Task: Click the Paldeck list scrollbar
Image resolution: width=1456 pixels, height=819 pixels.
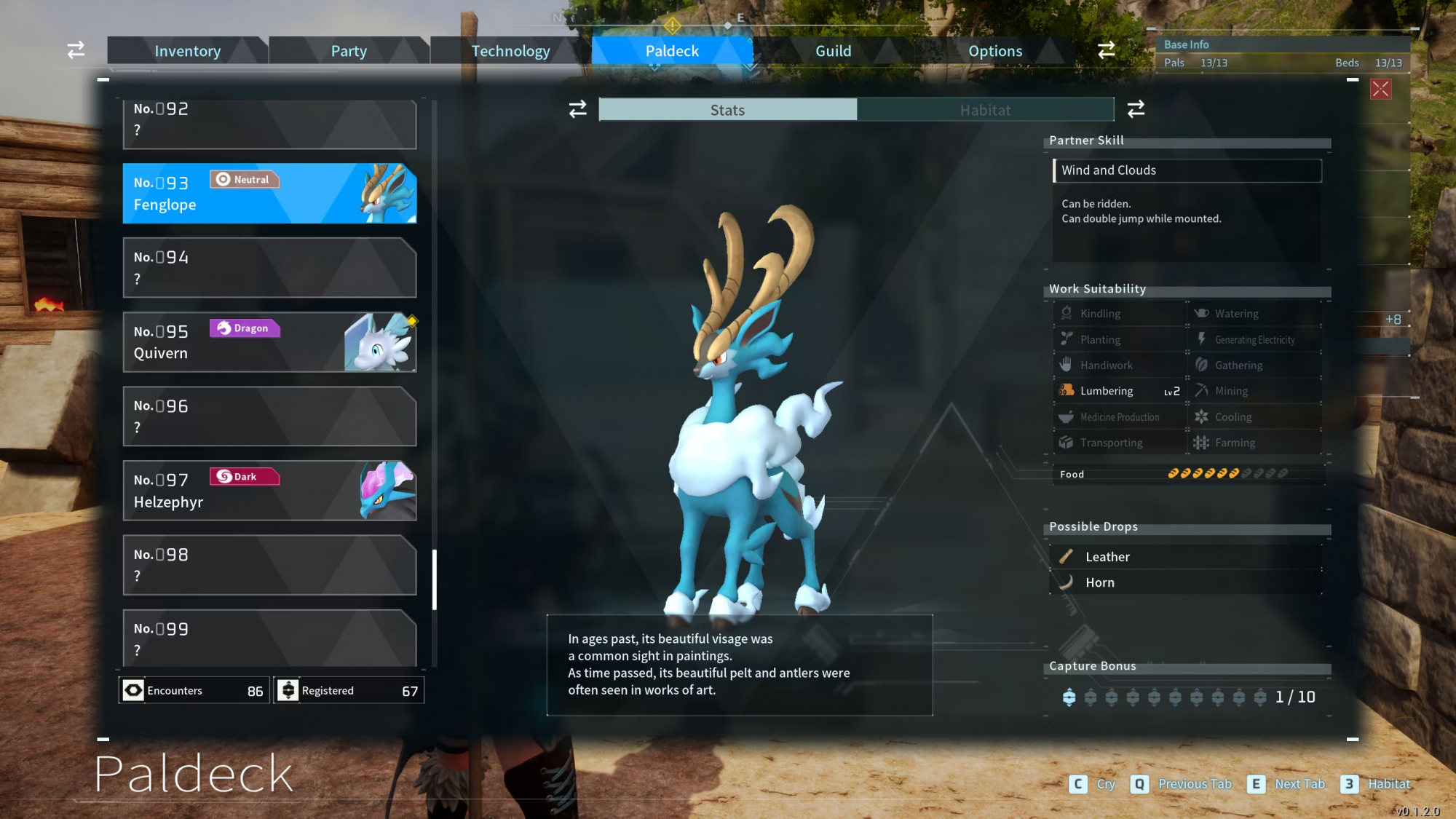Action: 435,579
